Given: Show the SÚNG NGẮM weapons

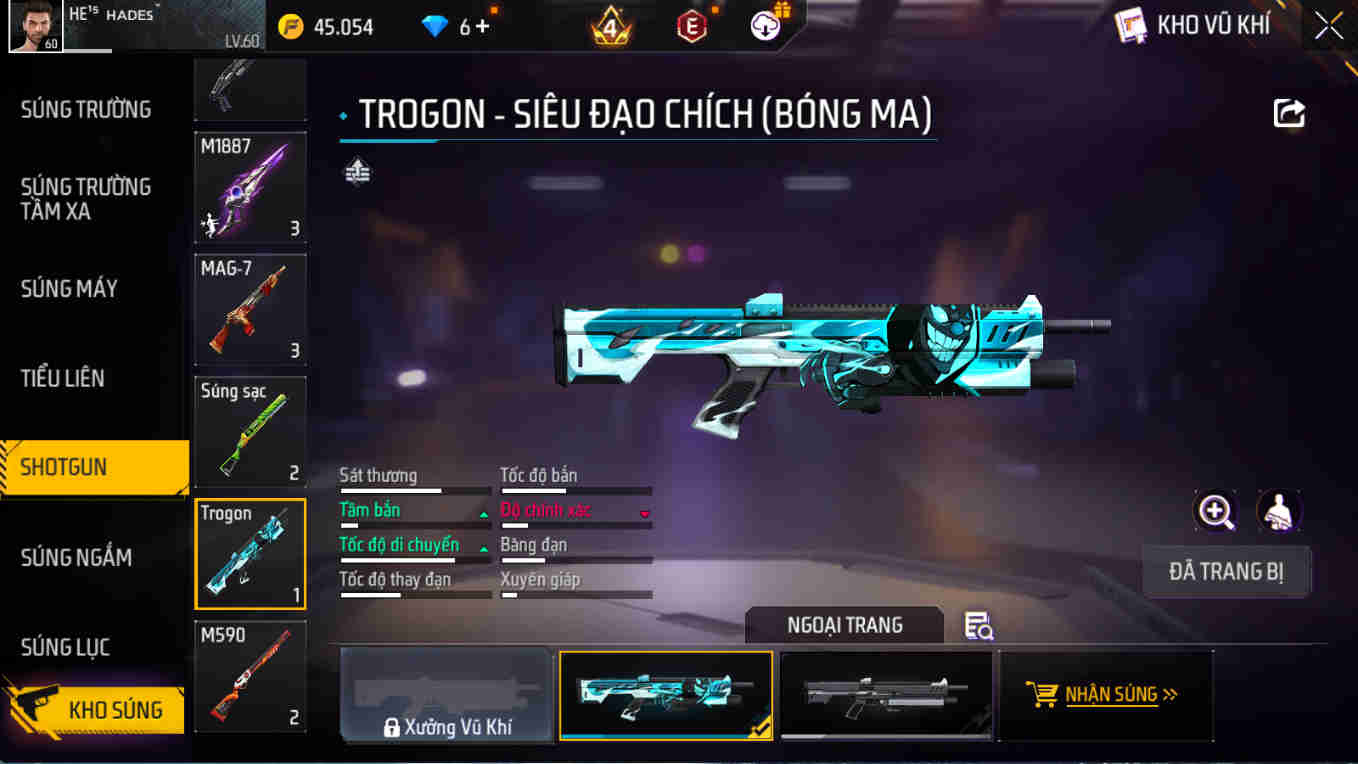Looking at the screenshot, I should coord(76,557).
